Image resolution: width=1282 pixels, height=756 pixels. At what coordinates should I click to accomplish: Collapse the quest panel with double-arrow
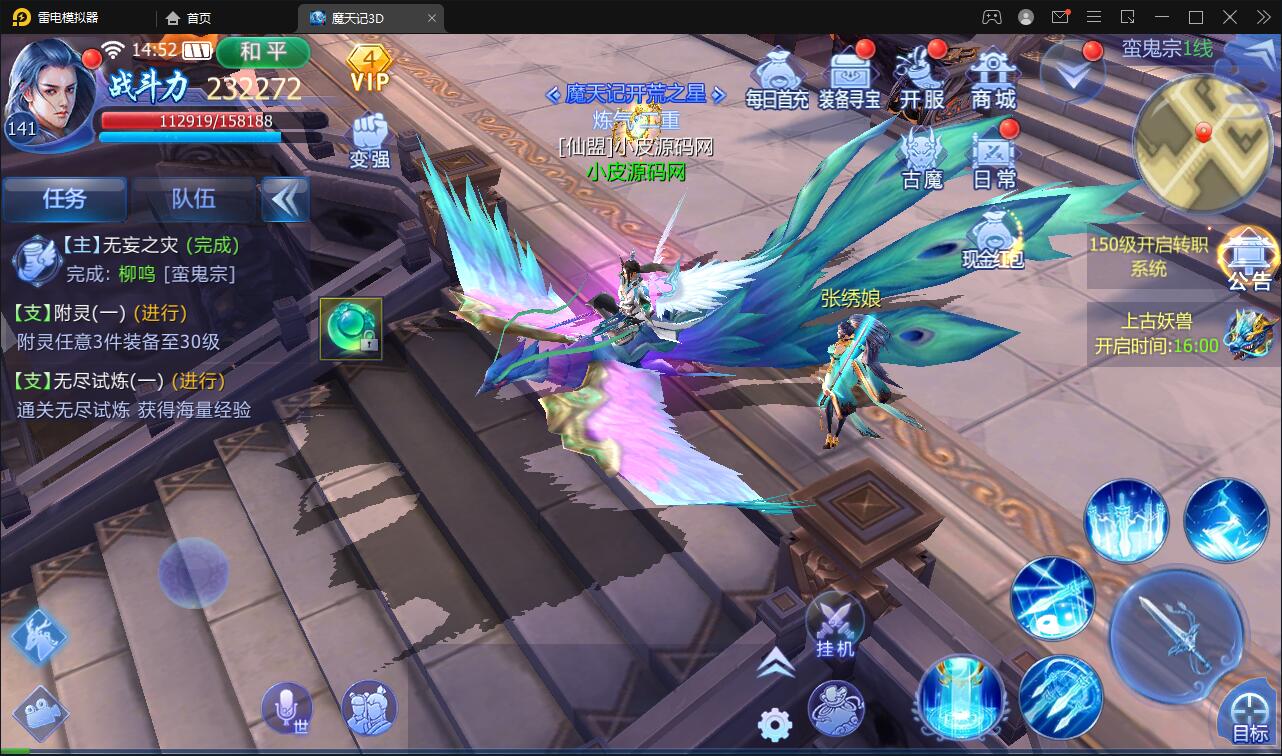286,199
